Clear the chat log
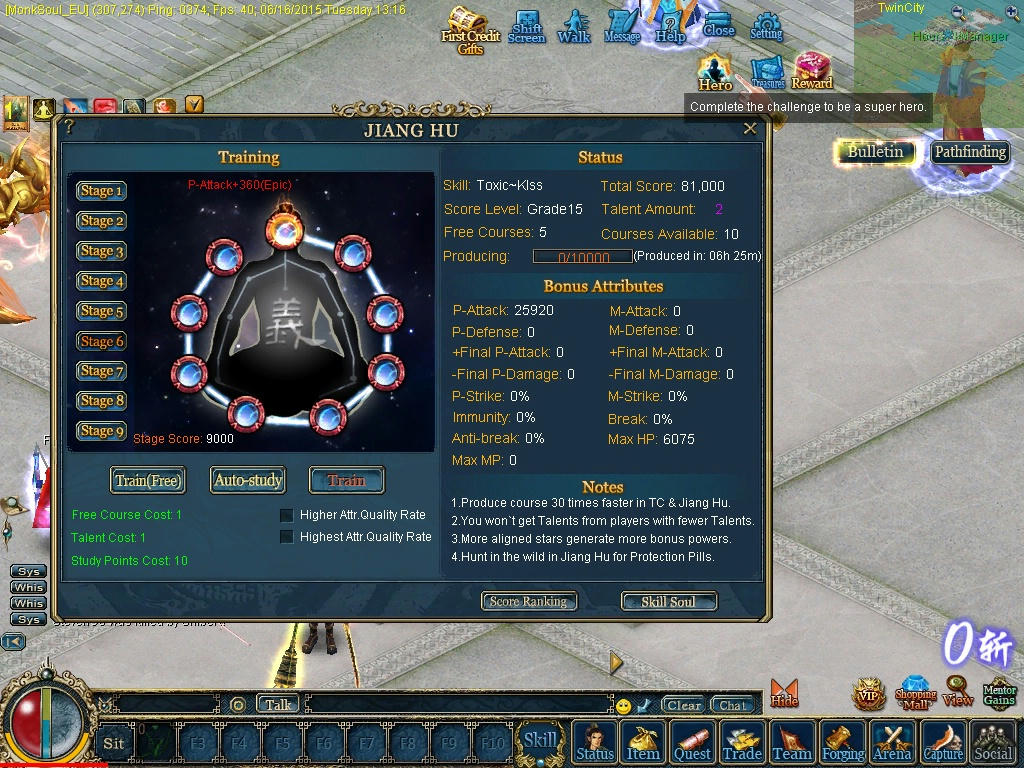 pyautogui.click(x=684, y=705)
